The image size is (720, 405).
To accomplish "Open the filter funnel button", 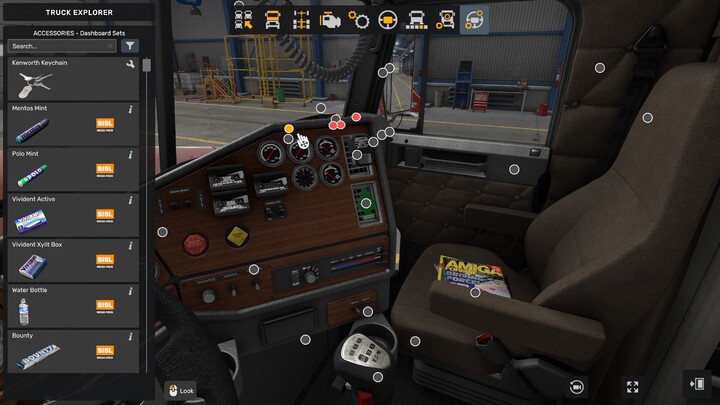I will click(130, 46).
